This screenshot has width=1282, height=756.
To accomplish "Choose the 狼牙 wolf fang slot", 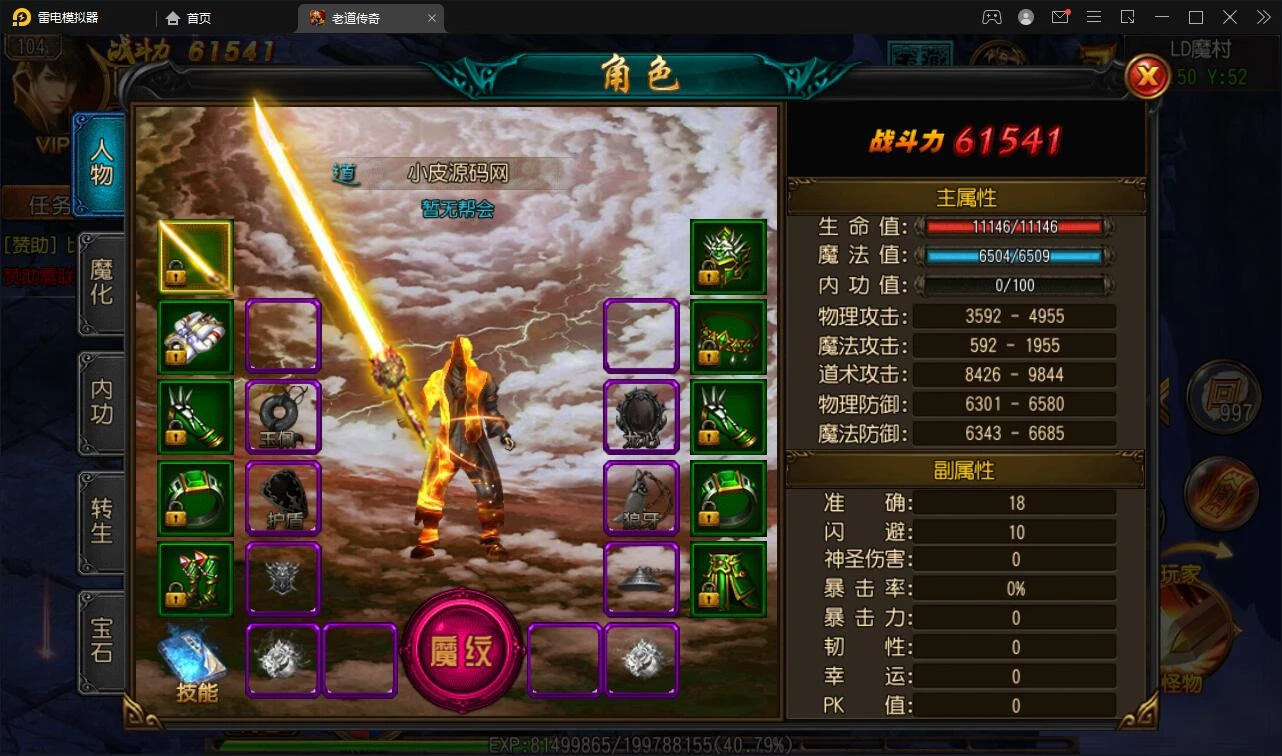I will pos(641,497).
